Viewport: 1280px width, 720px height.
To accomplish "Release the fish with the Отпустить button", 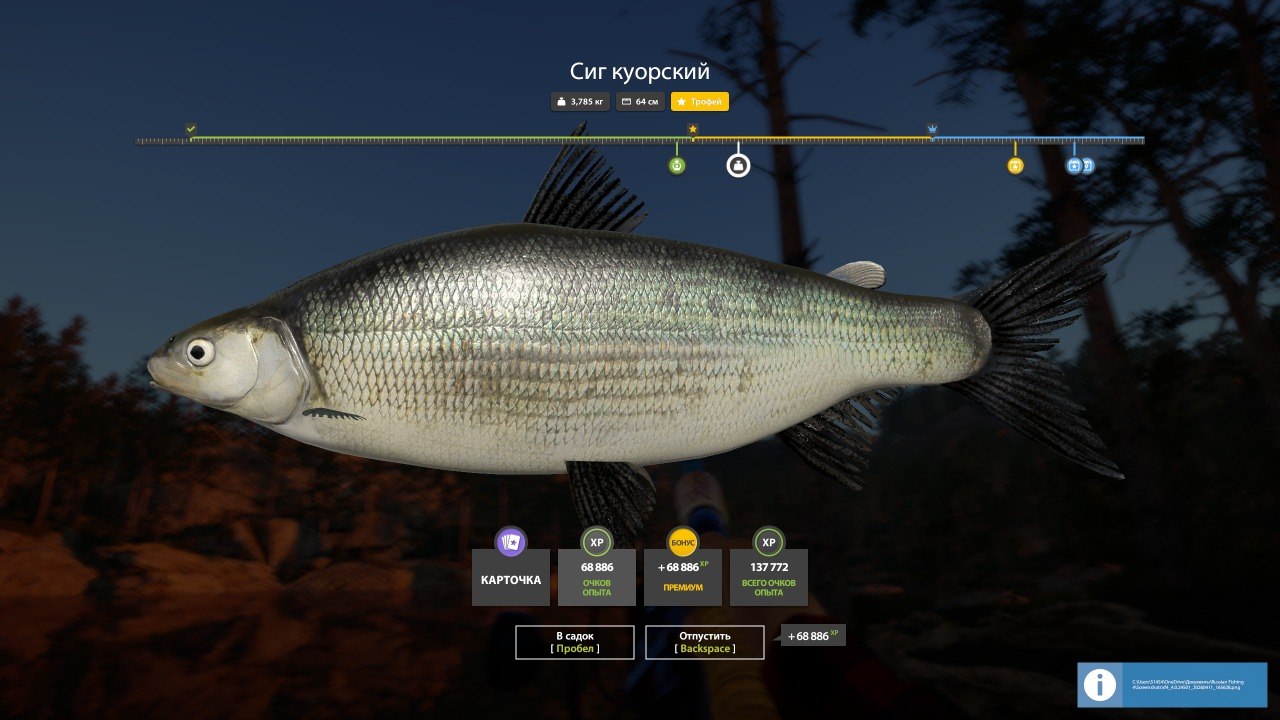I will click(705, 642).
